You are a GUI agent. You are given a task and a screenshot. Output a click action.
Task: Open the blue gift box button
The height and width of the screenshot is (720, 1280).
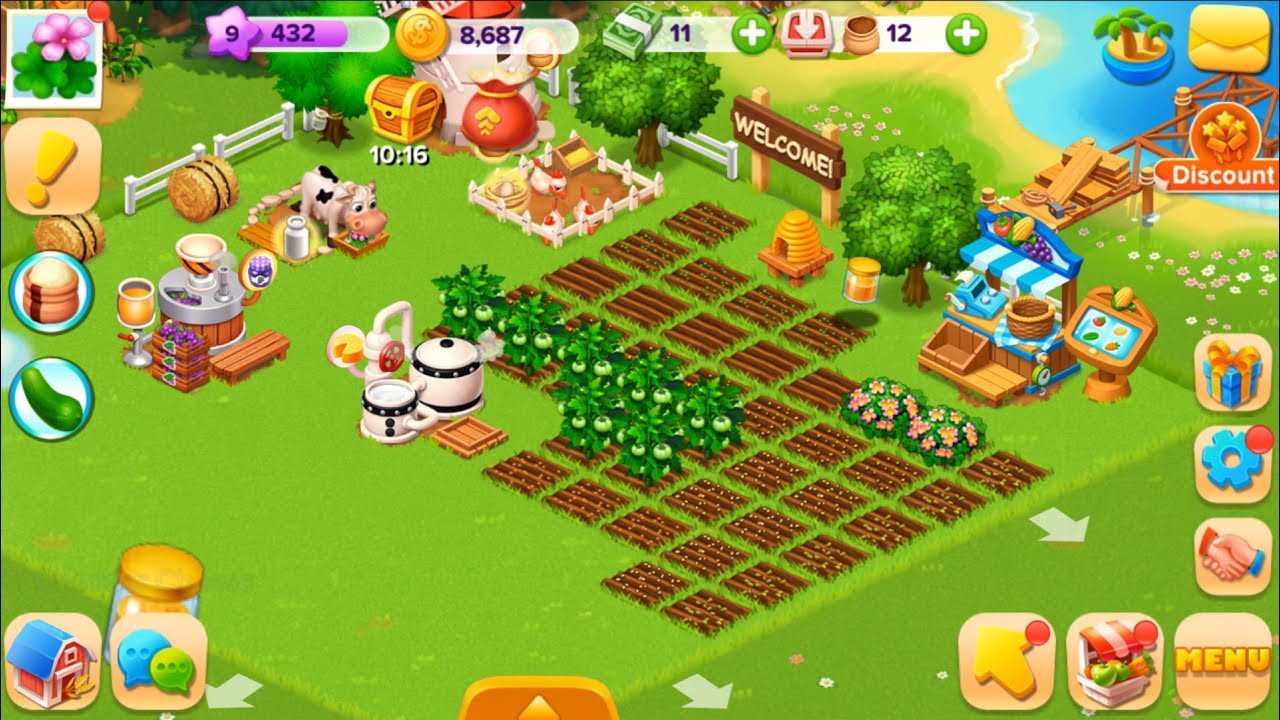[1233, 372]
